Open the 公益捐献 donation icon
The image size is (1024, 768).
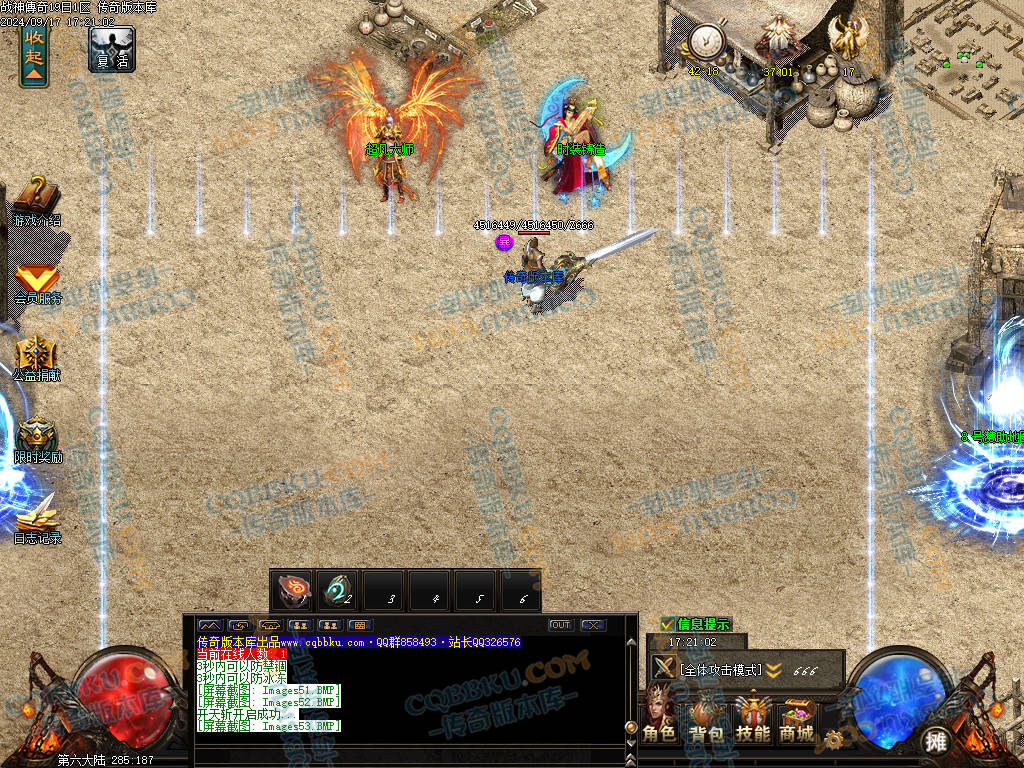point(37,359)
